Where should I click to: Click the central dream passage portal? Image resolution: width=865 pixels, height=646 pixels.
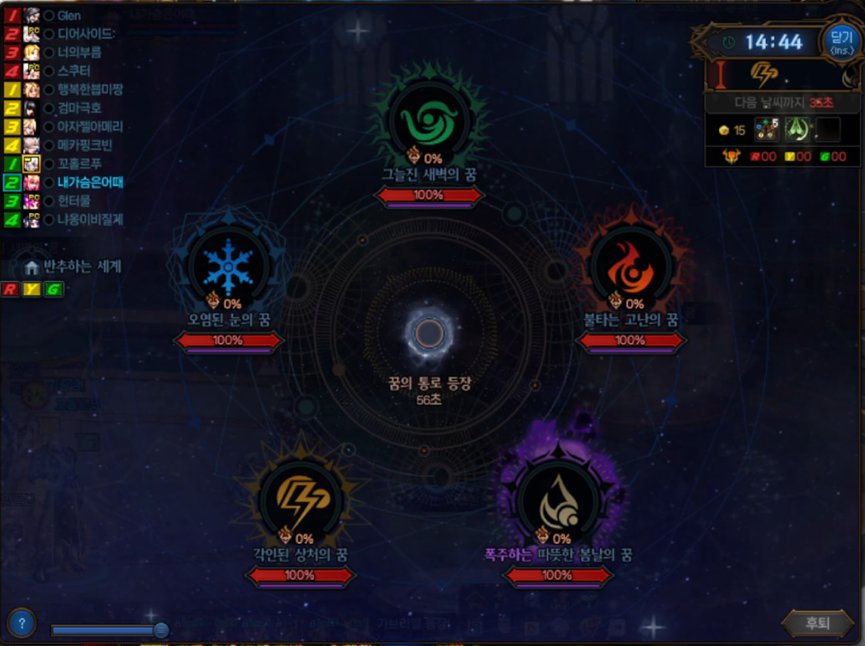click(430, 333)
